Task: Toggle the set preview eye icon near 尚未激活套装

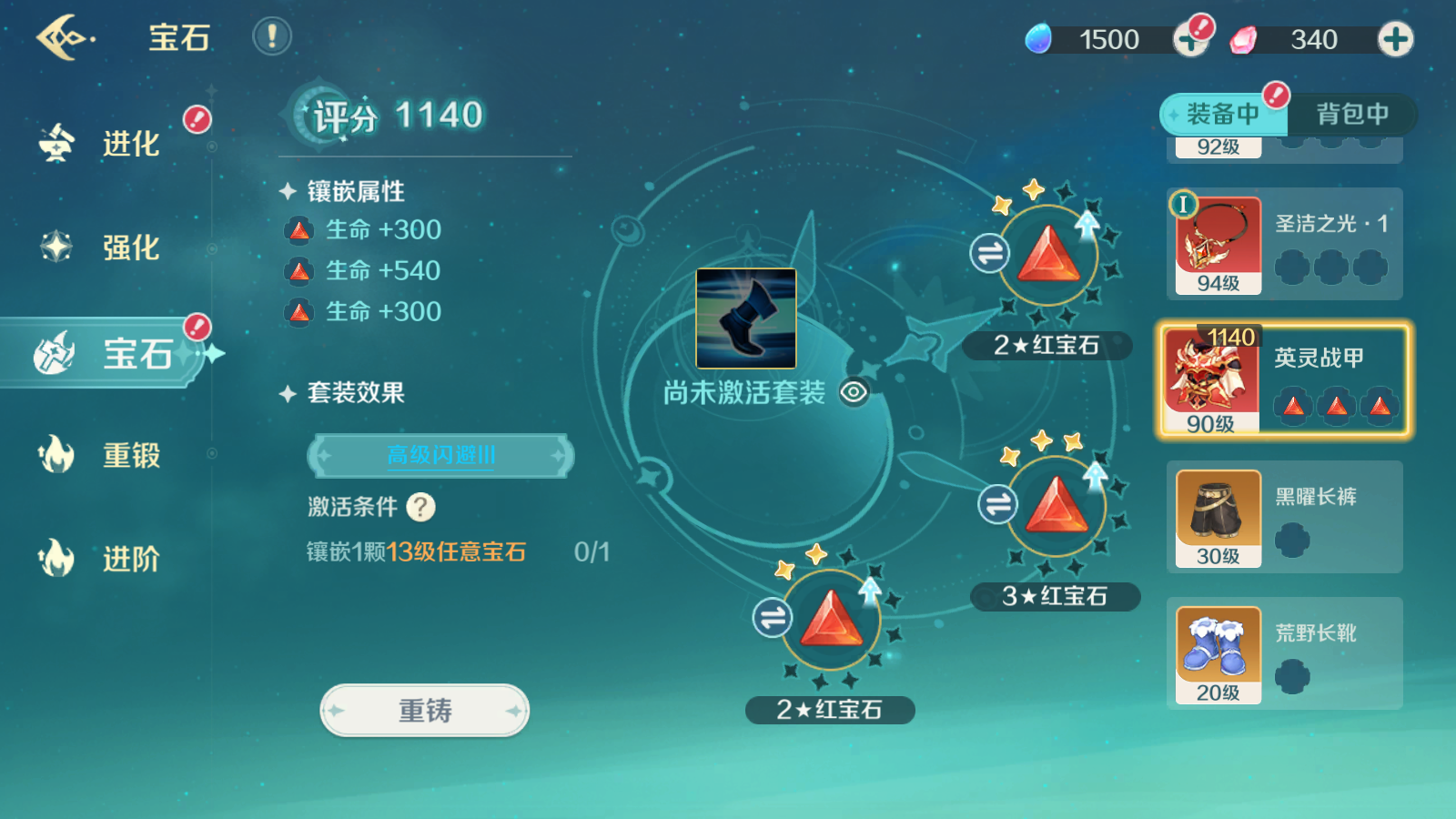Action: pyautogui.click(x=854, y=392)
